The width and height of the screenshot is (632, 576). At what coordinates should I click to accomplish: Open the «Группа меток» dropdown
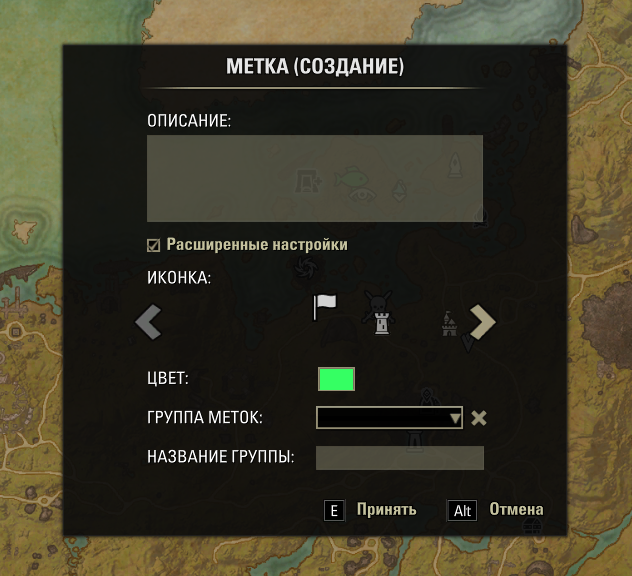(x=389, y=417)
